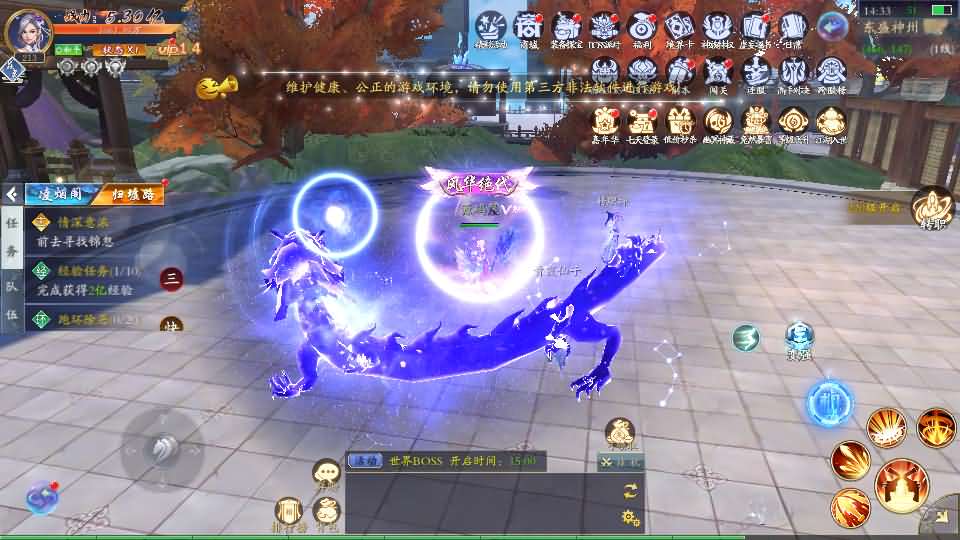This screenshot has width=960, height=540.
Task: Open the 嘉年华 carnival event icon
Action: pyautogui.click(x=604, y=123)
